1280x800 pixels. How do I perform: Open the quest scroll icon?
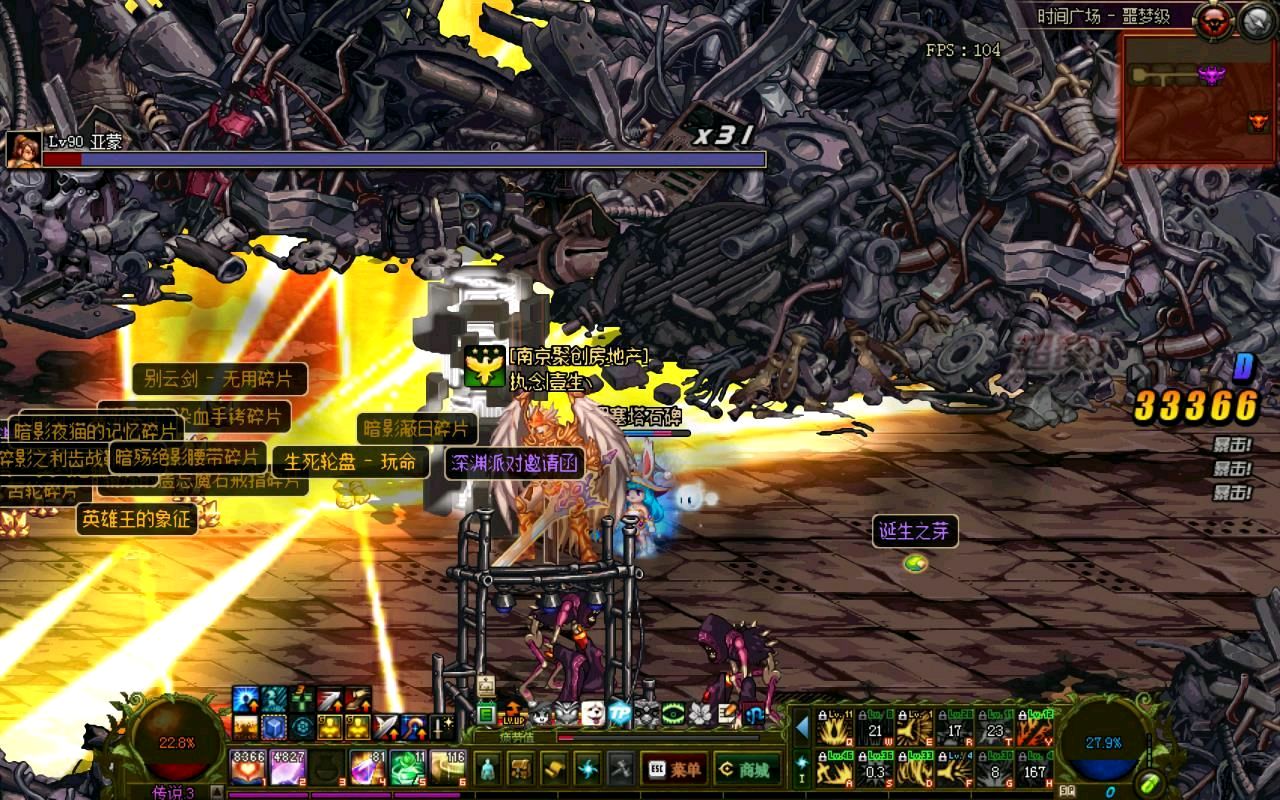pyautogui.click(x=554, y=769)
